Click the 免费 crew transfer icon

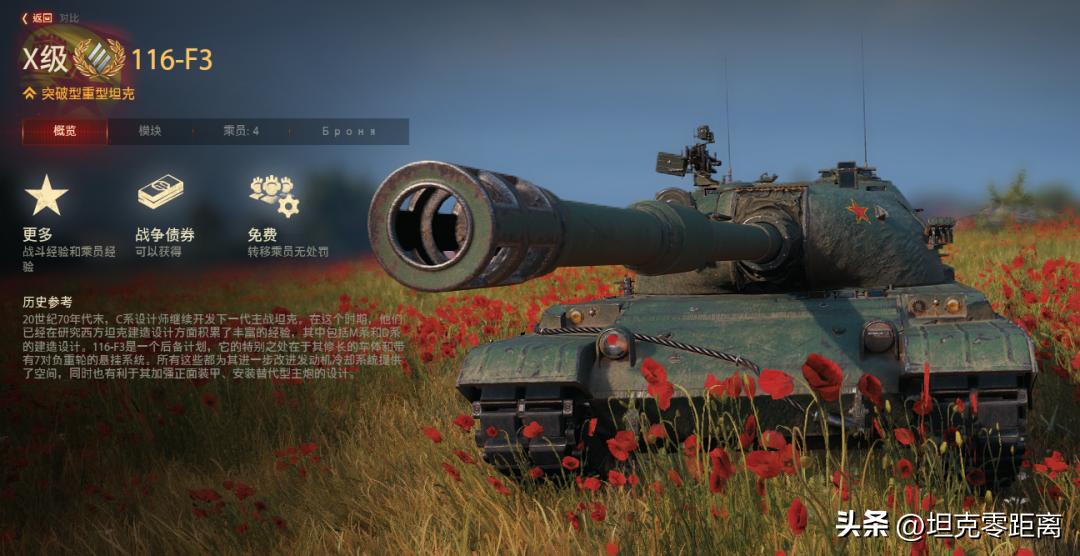click(273, 195)
